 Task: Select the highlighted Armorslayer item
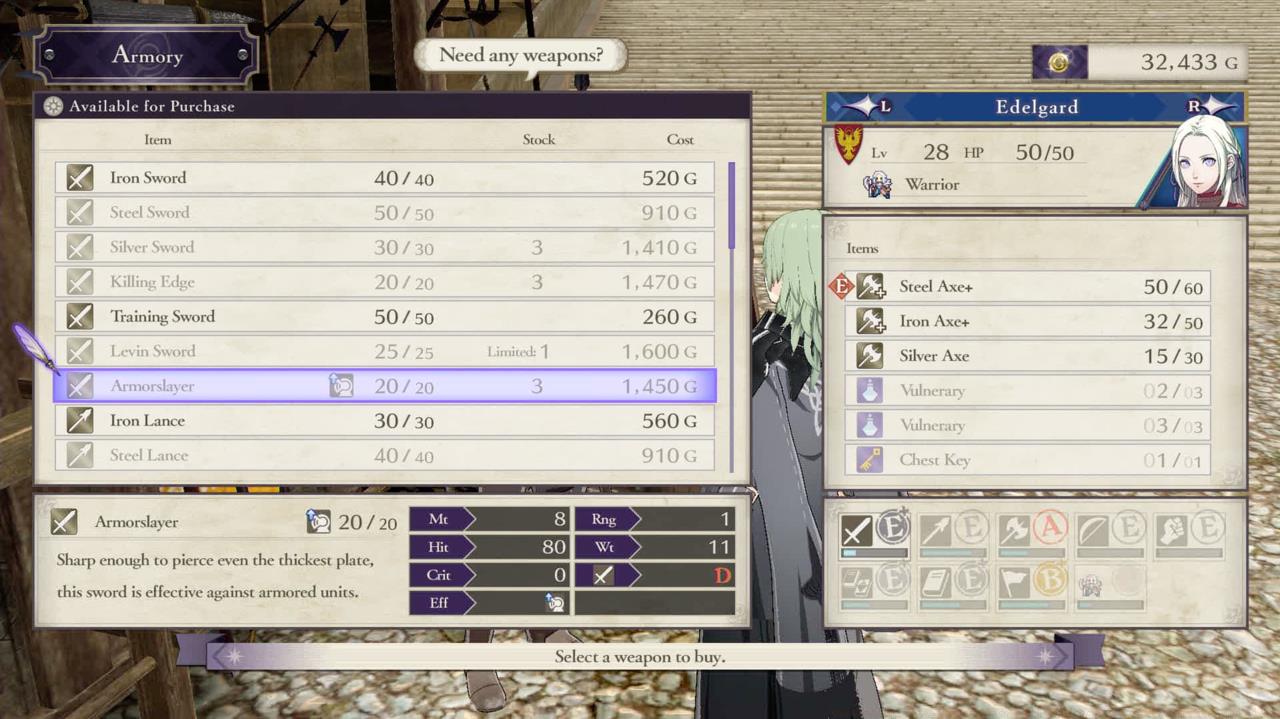pos(385,386)
